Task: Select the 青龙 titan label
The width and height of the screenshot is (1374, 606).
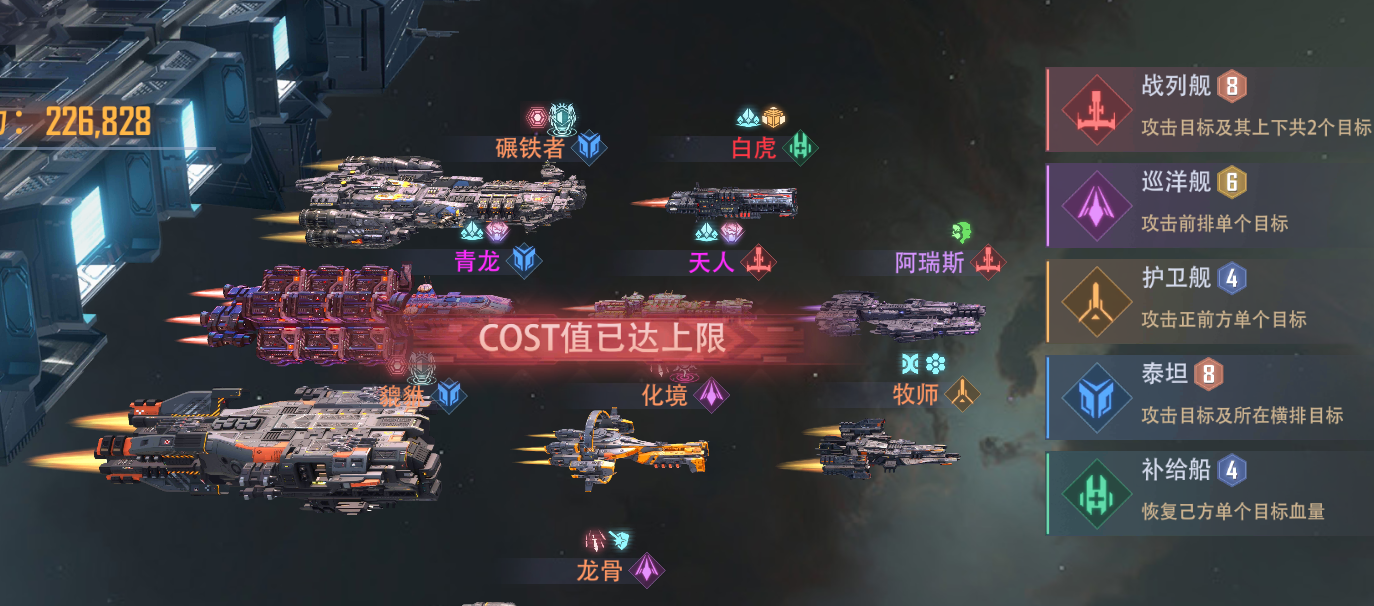Action: (477, 262)
